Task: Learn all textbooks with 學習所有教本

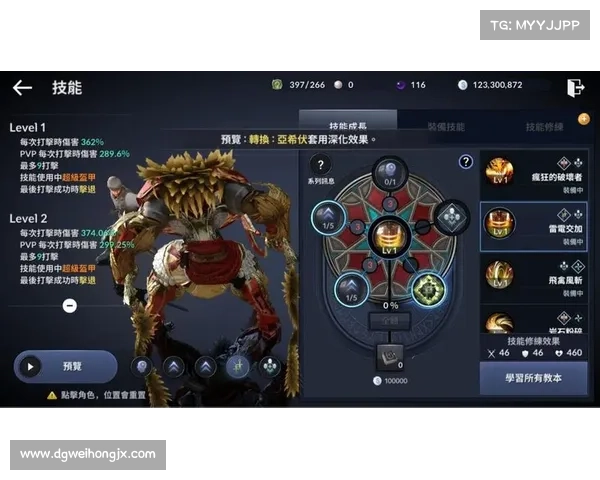Action: pyautogui.click(x=533, y=378)
